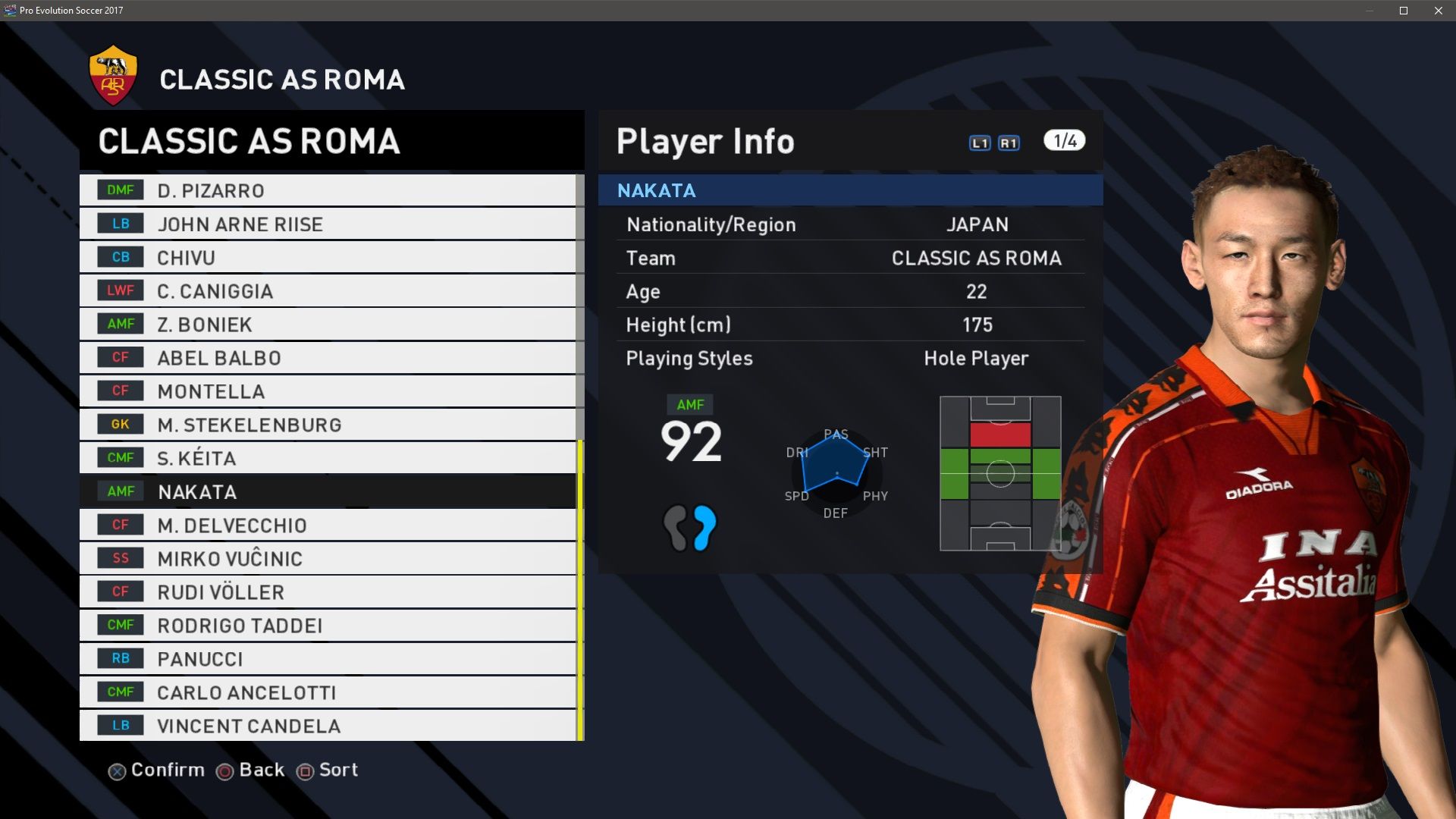Select Rodrigo Taddei in the roster
1456x819 pixels.
click(328, 625)
